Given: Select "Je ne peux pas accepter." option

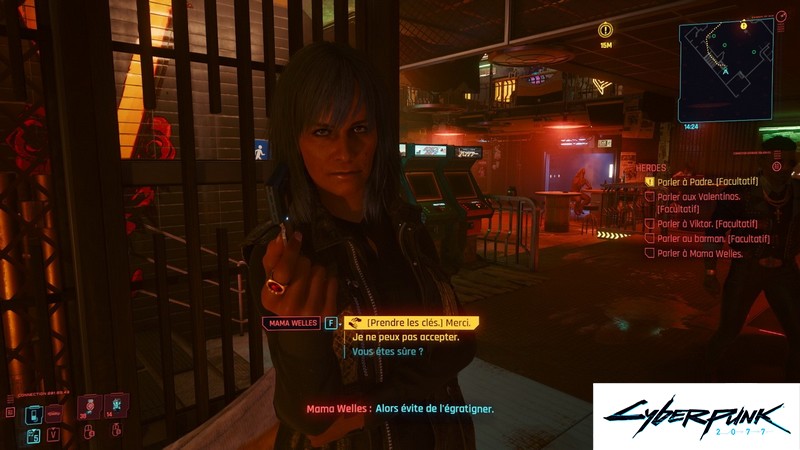Looking at the screenshot, I should coord(405,337).
